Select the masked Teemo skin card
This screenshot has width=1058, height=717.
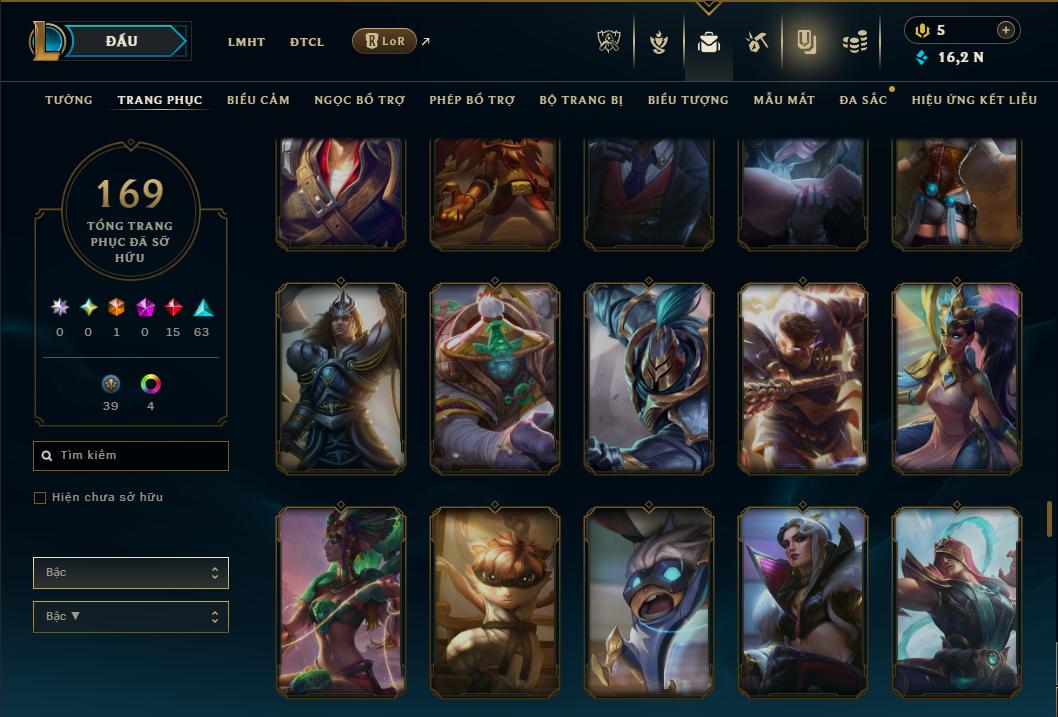tap(494, 600)
